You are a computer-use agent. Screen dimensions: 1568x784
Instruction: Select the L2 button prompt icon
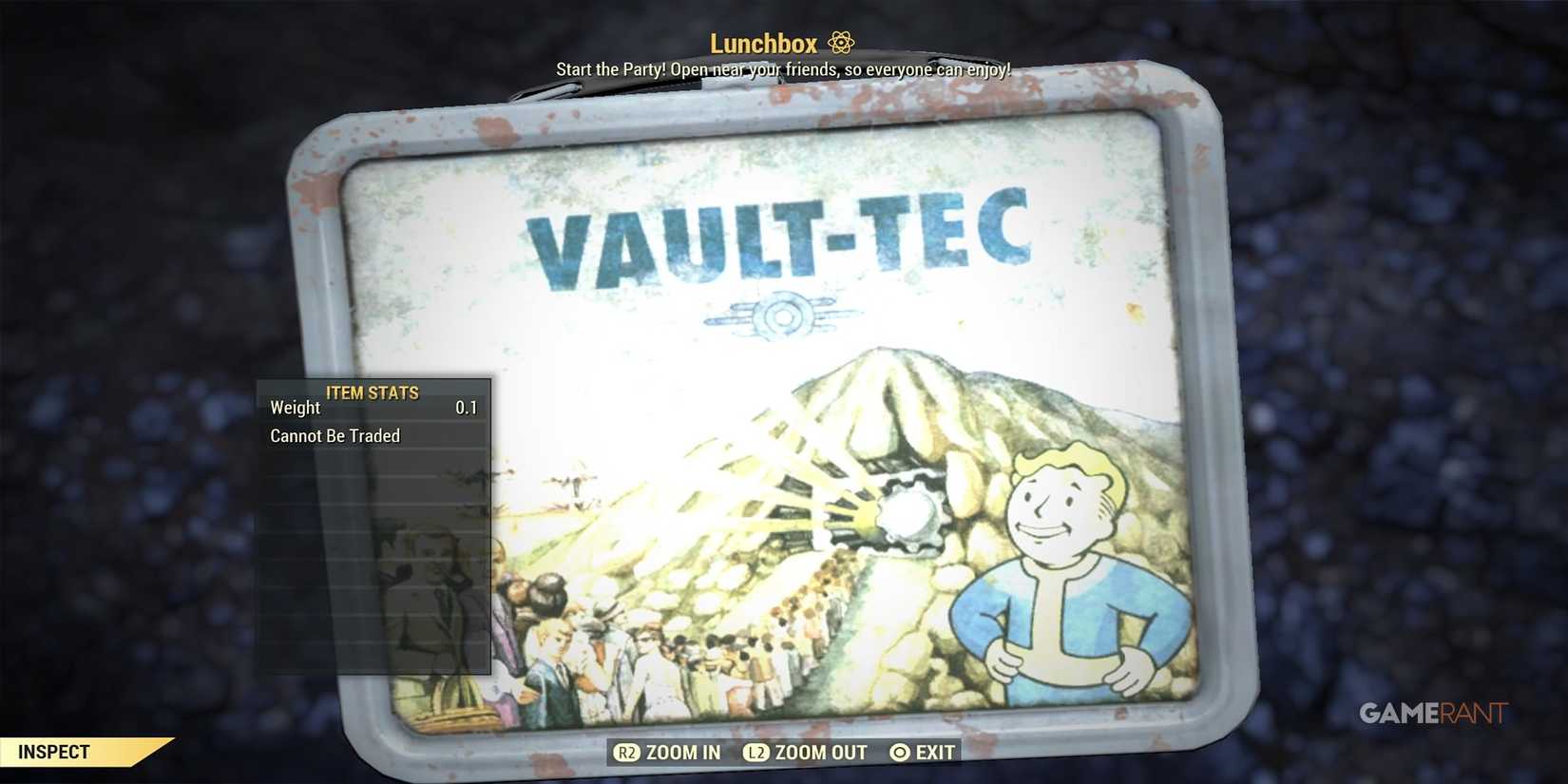click(755, 752)
